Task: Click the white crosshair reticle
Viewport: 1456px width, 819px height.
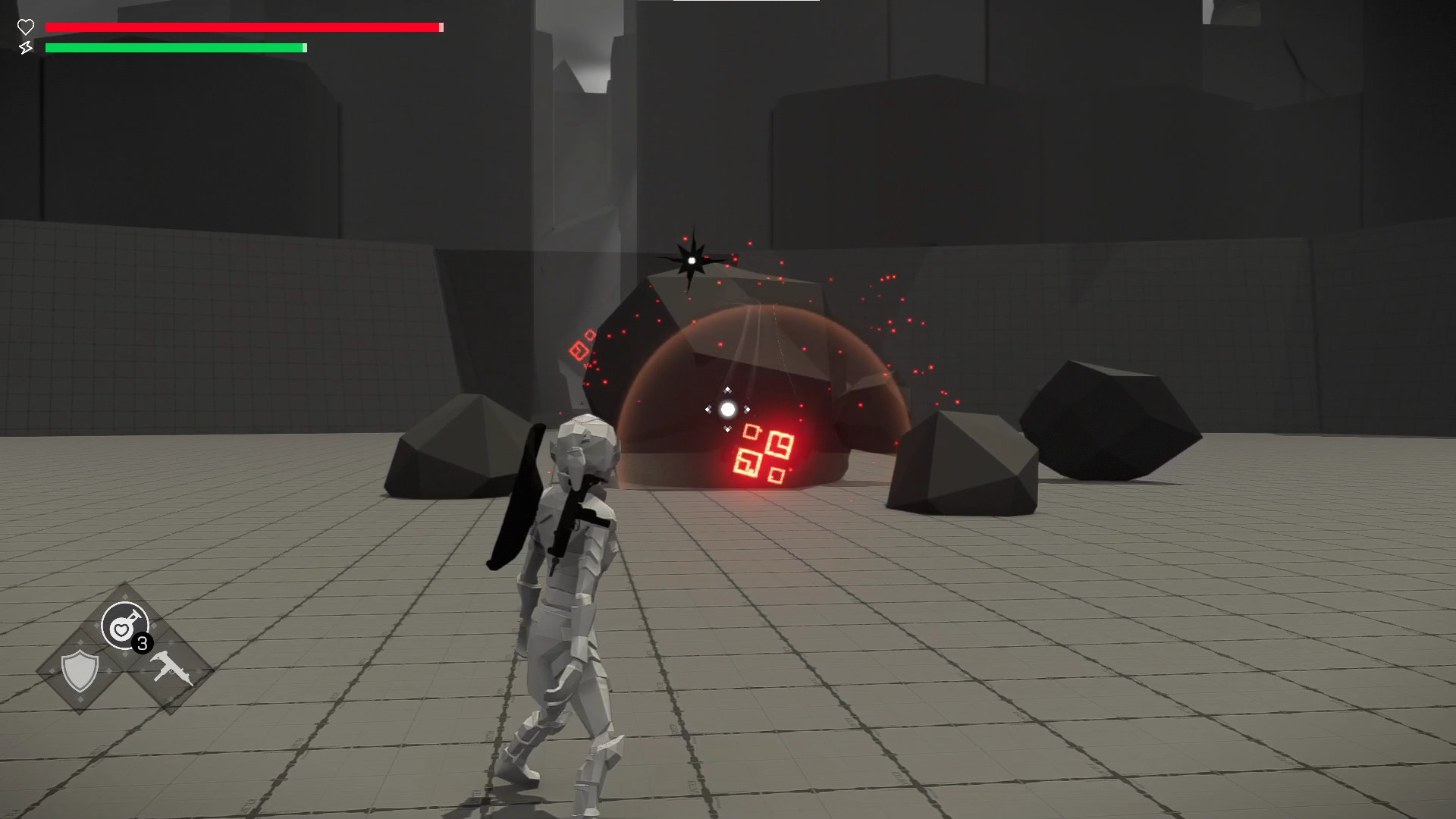Action: [728, 409]
